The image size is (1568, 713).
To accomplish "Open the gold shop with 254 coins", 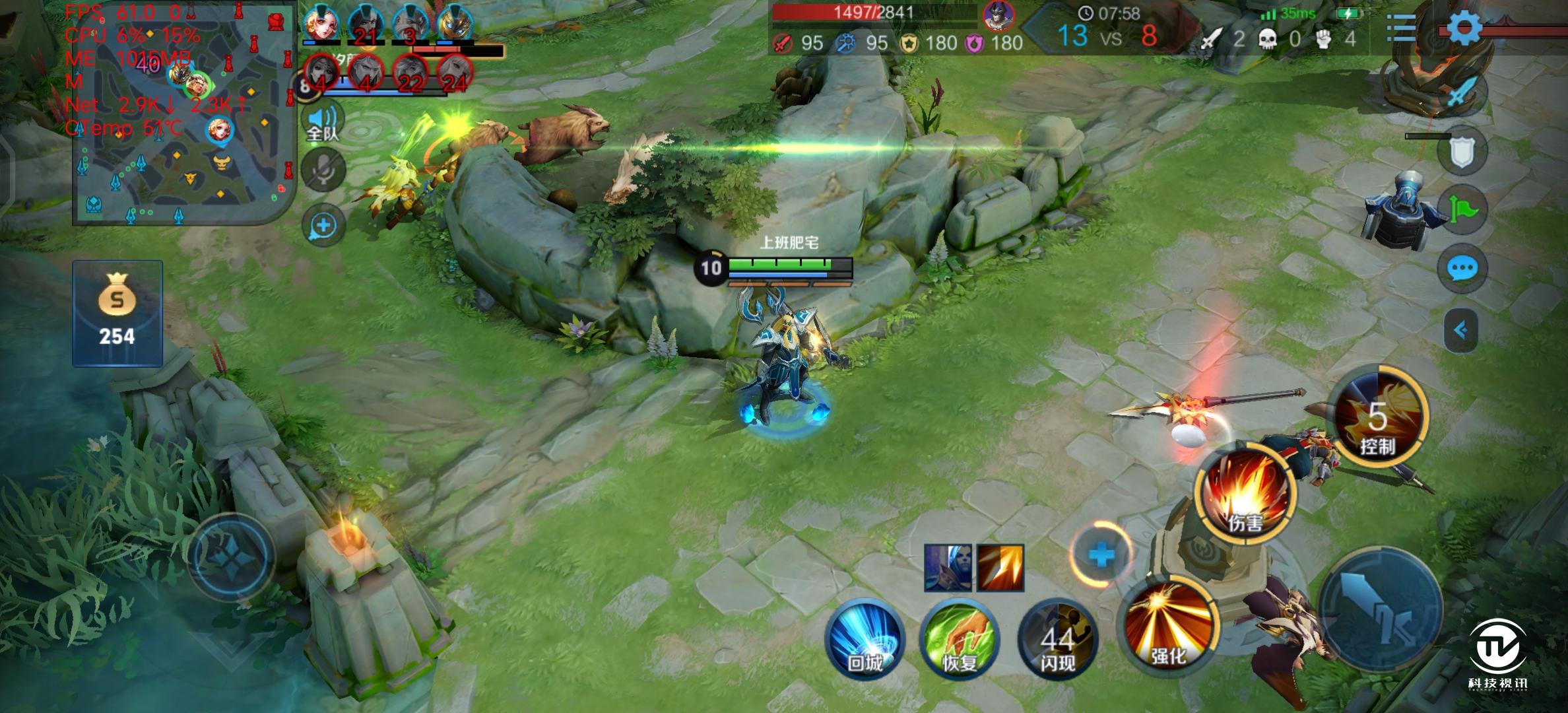I will pos(117,314).
